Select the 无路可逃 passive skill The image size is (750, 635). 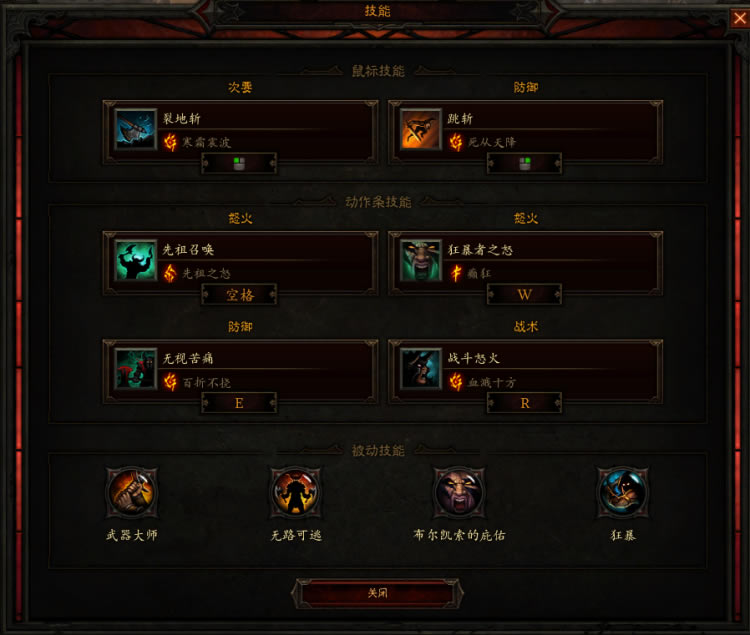296,492
